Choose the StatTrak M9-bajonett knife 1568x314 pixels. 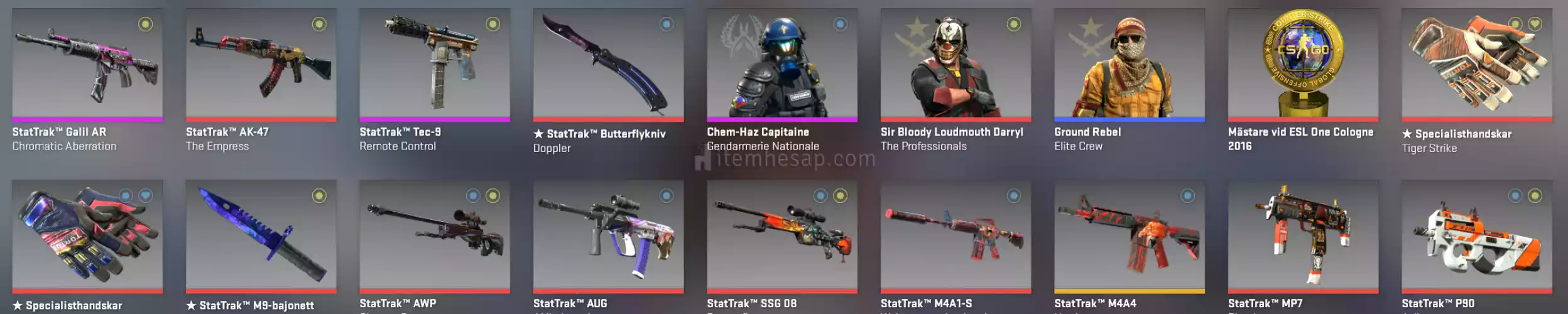pos(261,237)
